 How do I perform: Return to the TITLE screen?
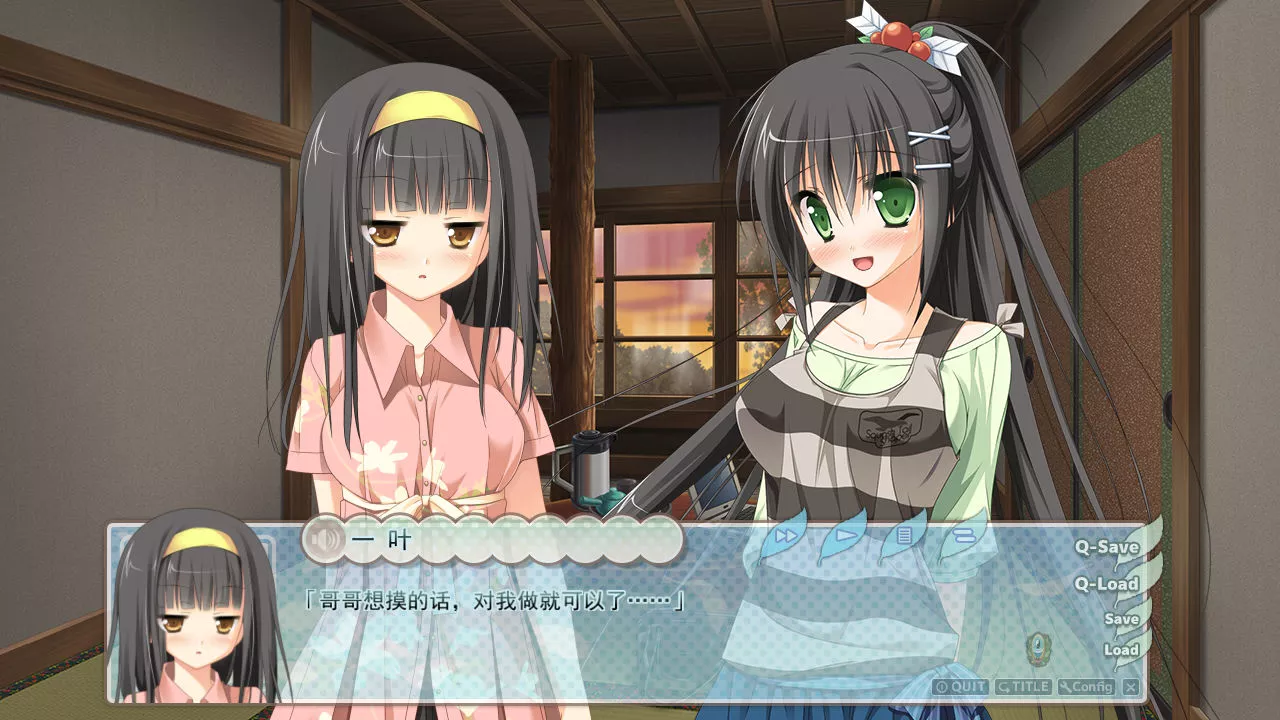pyautogui.click(x=1022, y=687)
